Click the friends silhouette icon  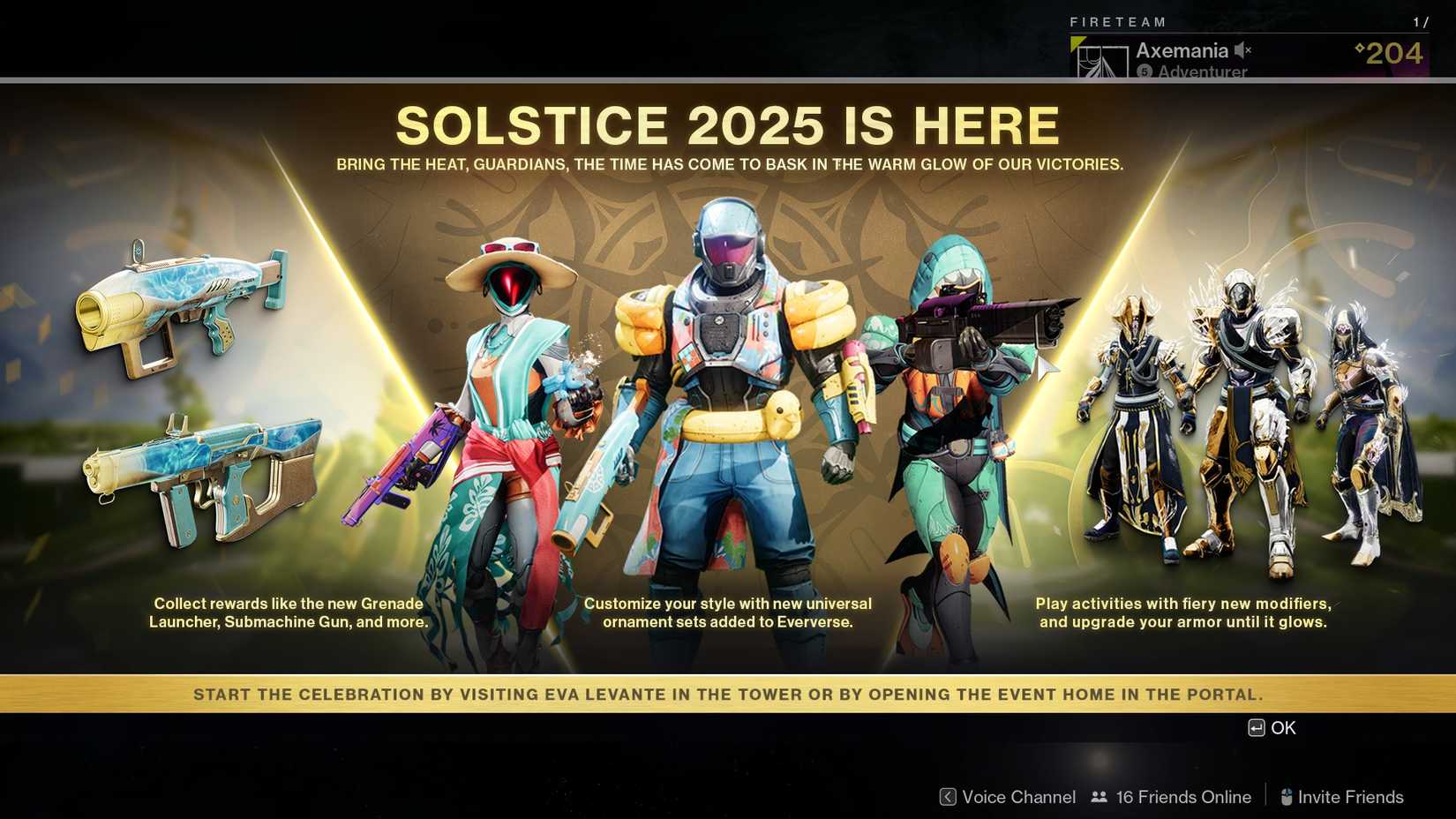pos(1098,797)
